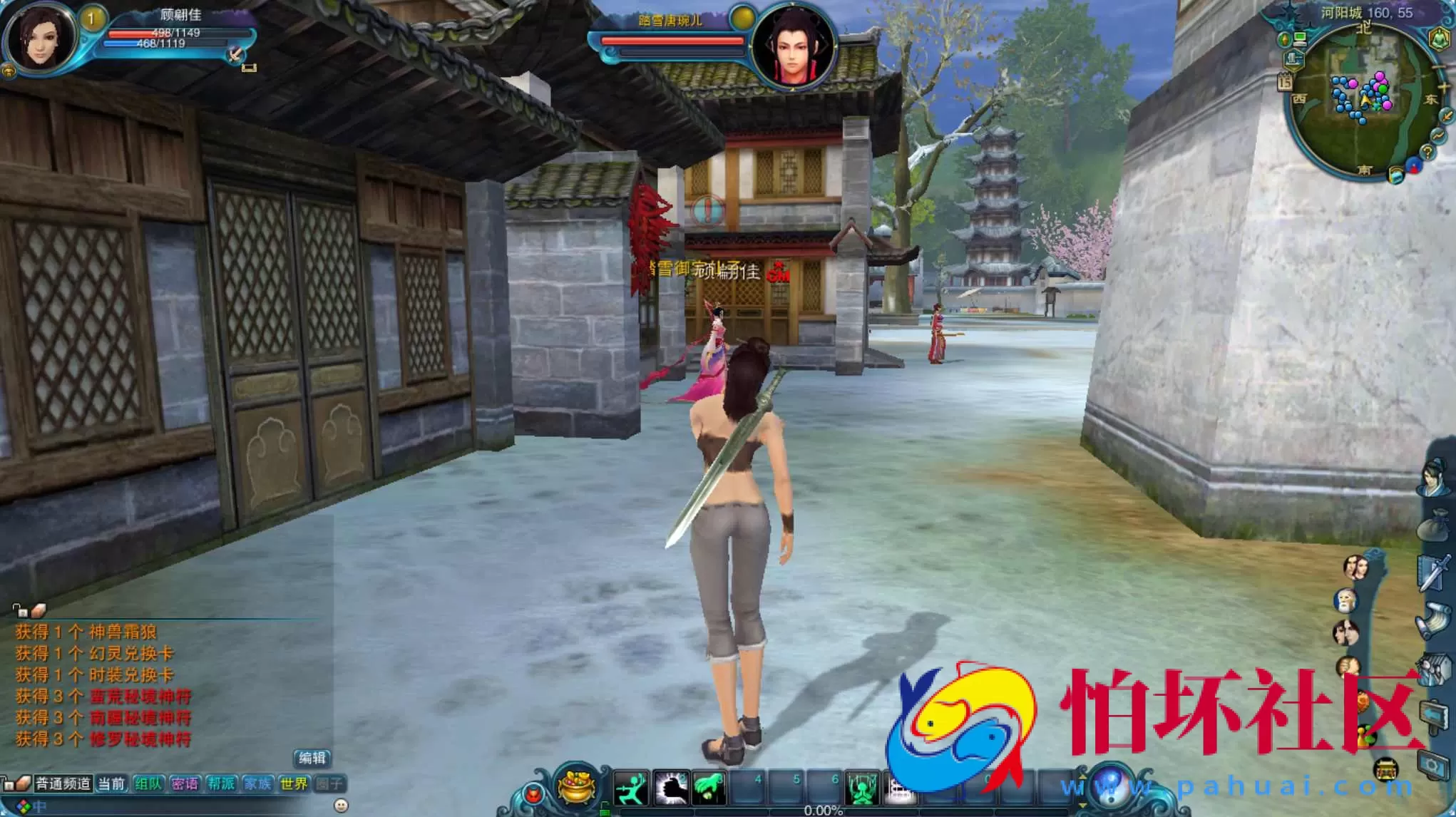This screenshot has height=817, width=1456.
Task: Click the 编辑 button above the chat tabs
Action: pyautogui.click(x=312, y=759)
